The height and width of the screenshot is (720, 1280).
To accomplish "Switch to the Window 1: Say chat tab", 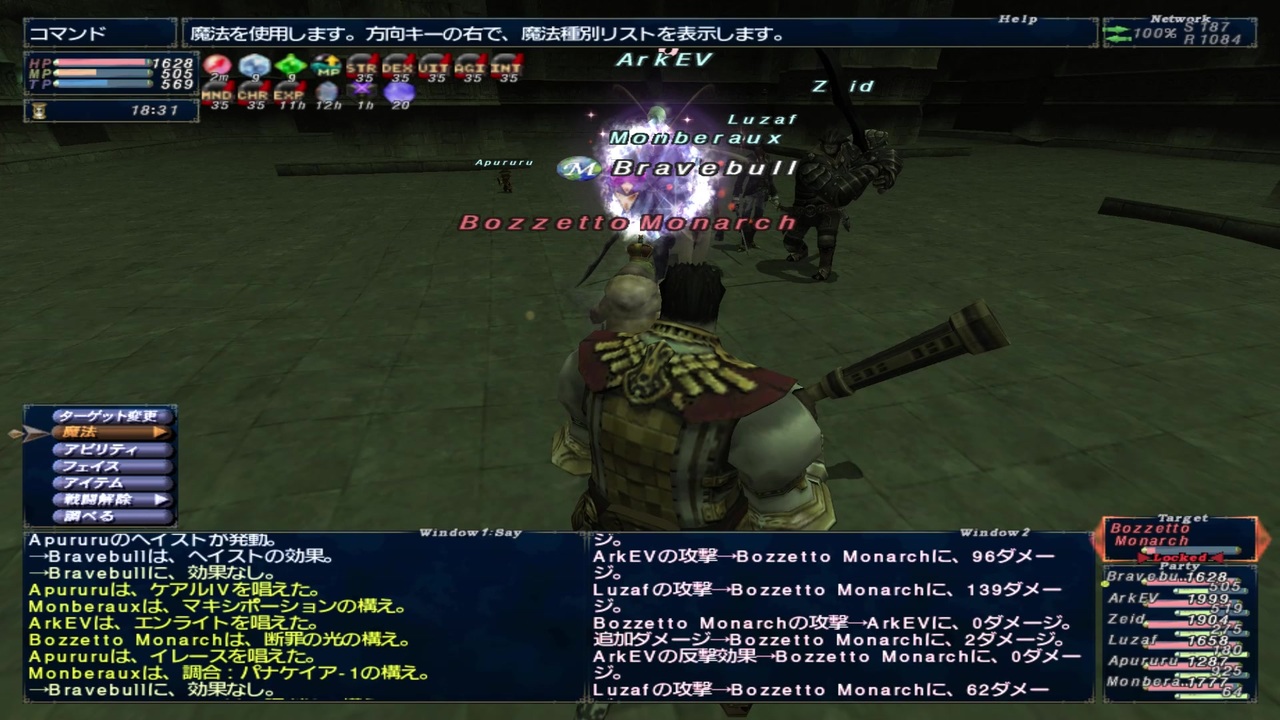I will [472, 532].
